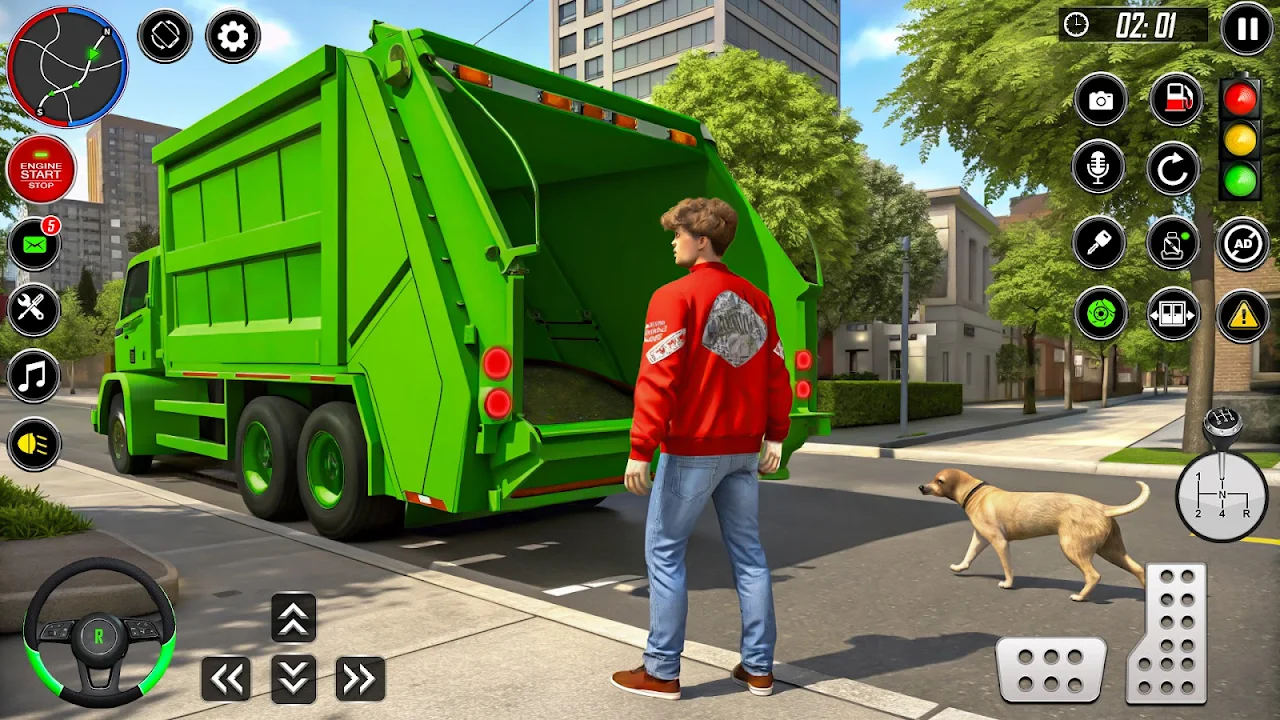Viewport: 1280px width, 720px height.
Task: Open the circular minimap
Action: (x=67, y=67)
